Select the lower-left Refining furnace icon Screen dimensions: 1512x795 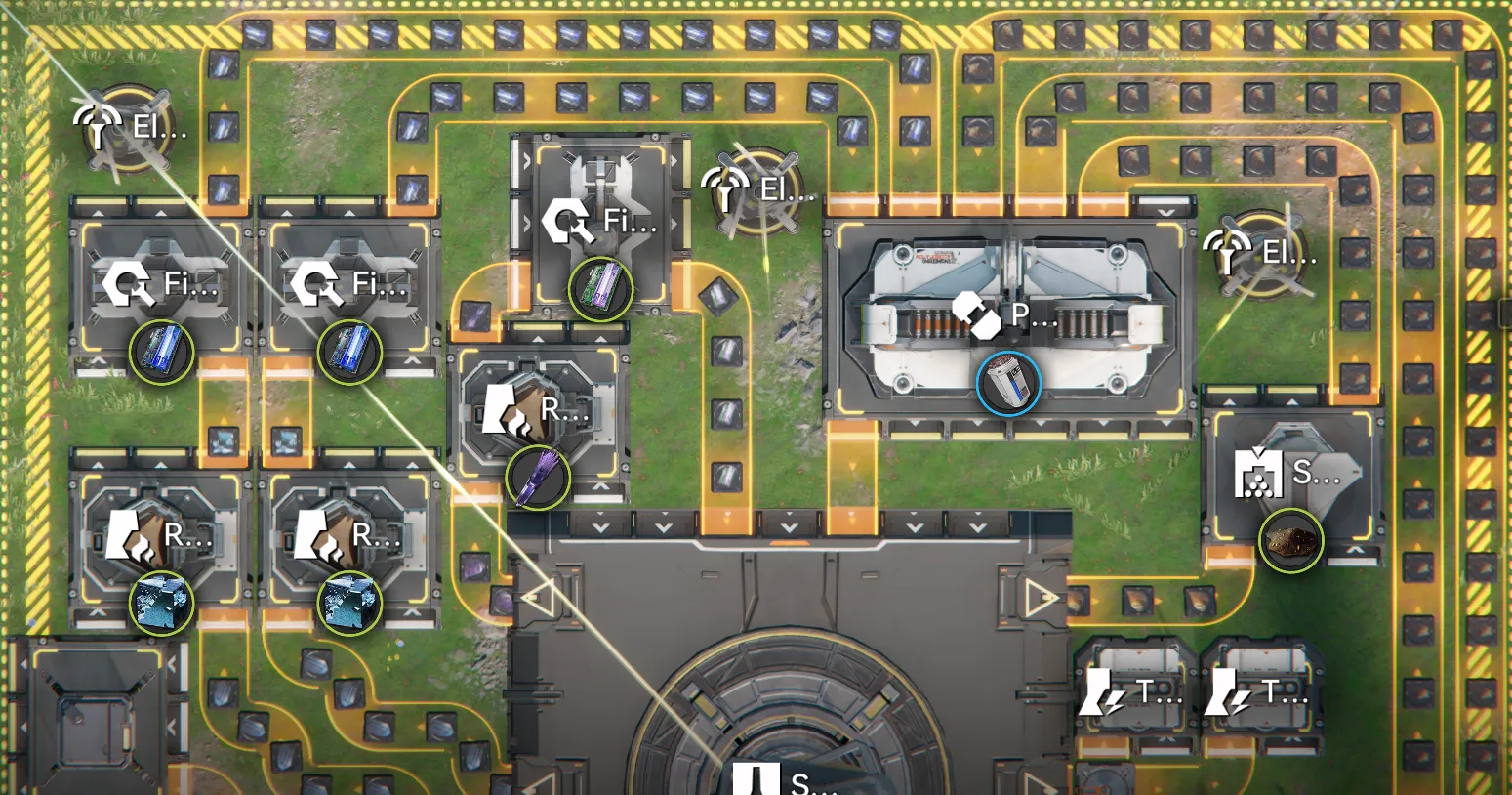pos(135,534)
